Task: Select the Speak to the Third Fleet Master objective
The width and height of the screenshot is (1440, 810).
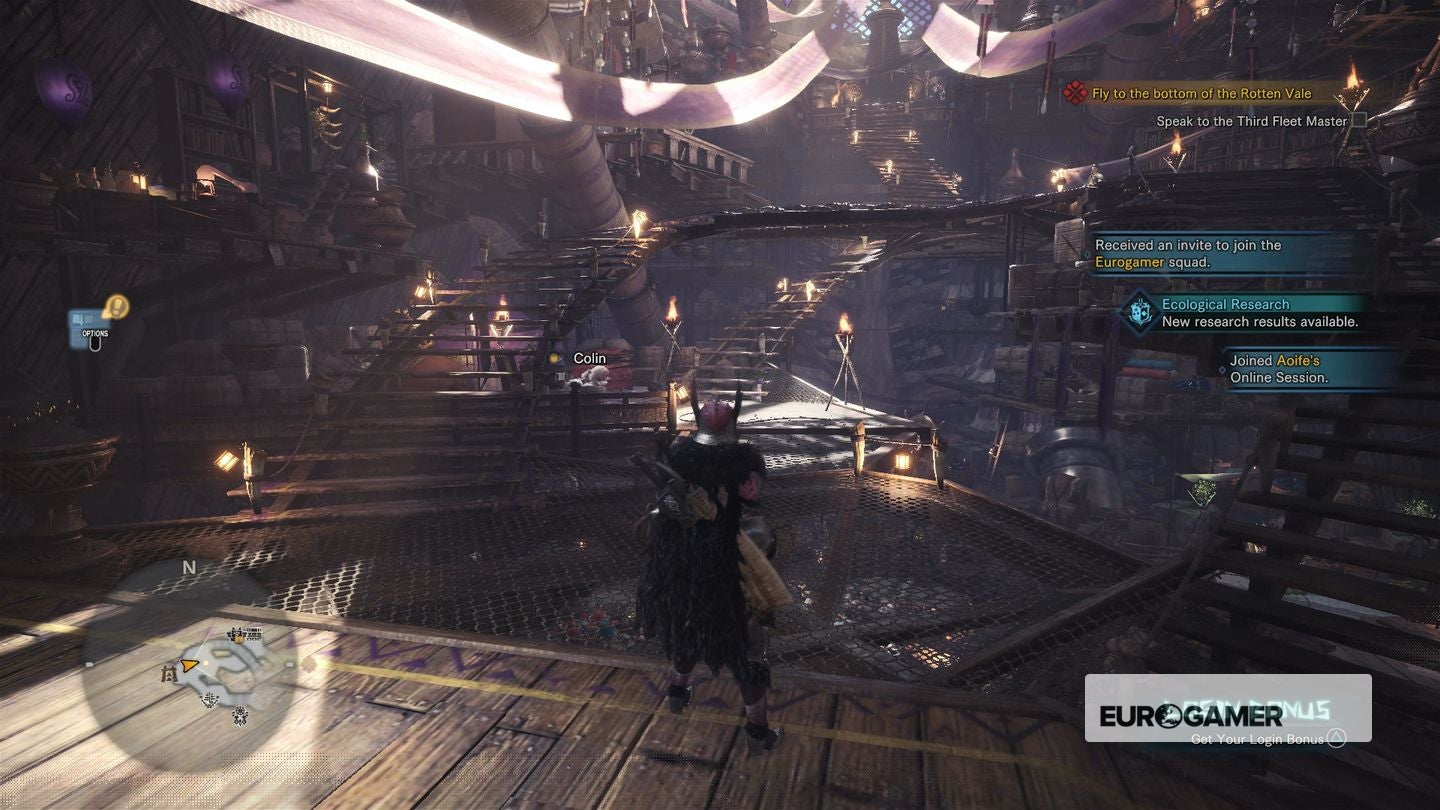Action: [1251, 121]
